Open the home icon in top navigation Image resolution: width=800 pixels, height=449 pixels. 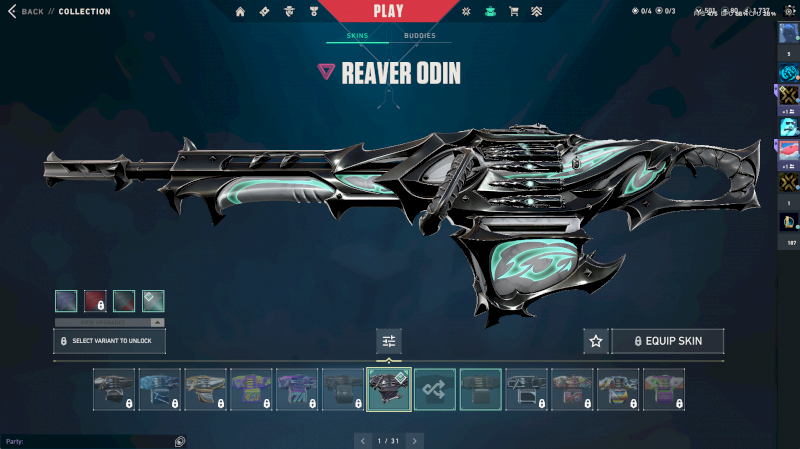point(240,12)
